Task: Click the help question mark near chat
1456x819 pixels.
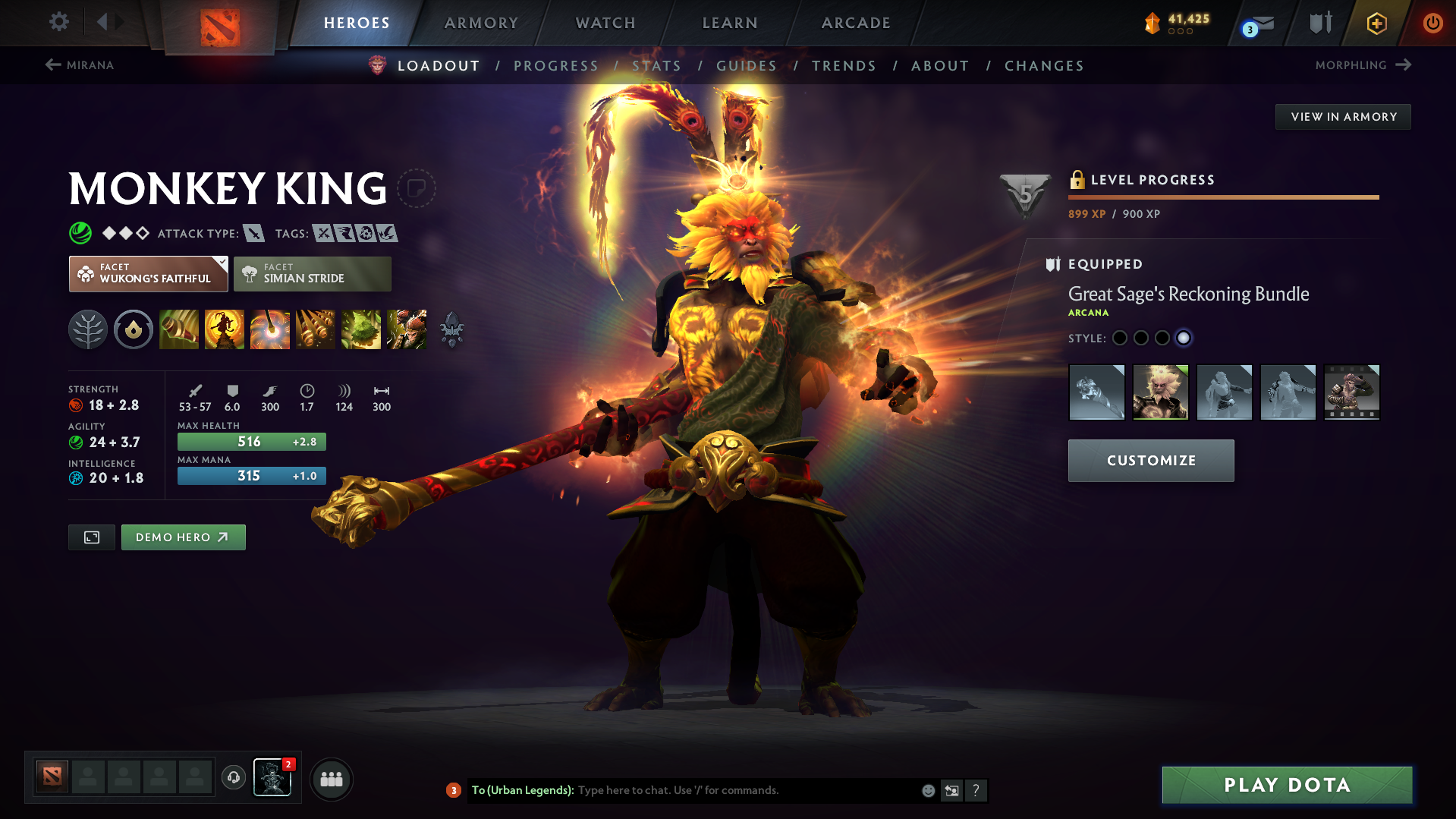Action: click(x=976, y=790)
